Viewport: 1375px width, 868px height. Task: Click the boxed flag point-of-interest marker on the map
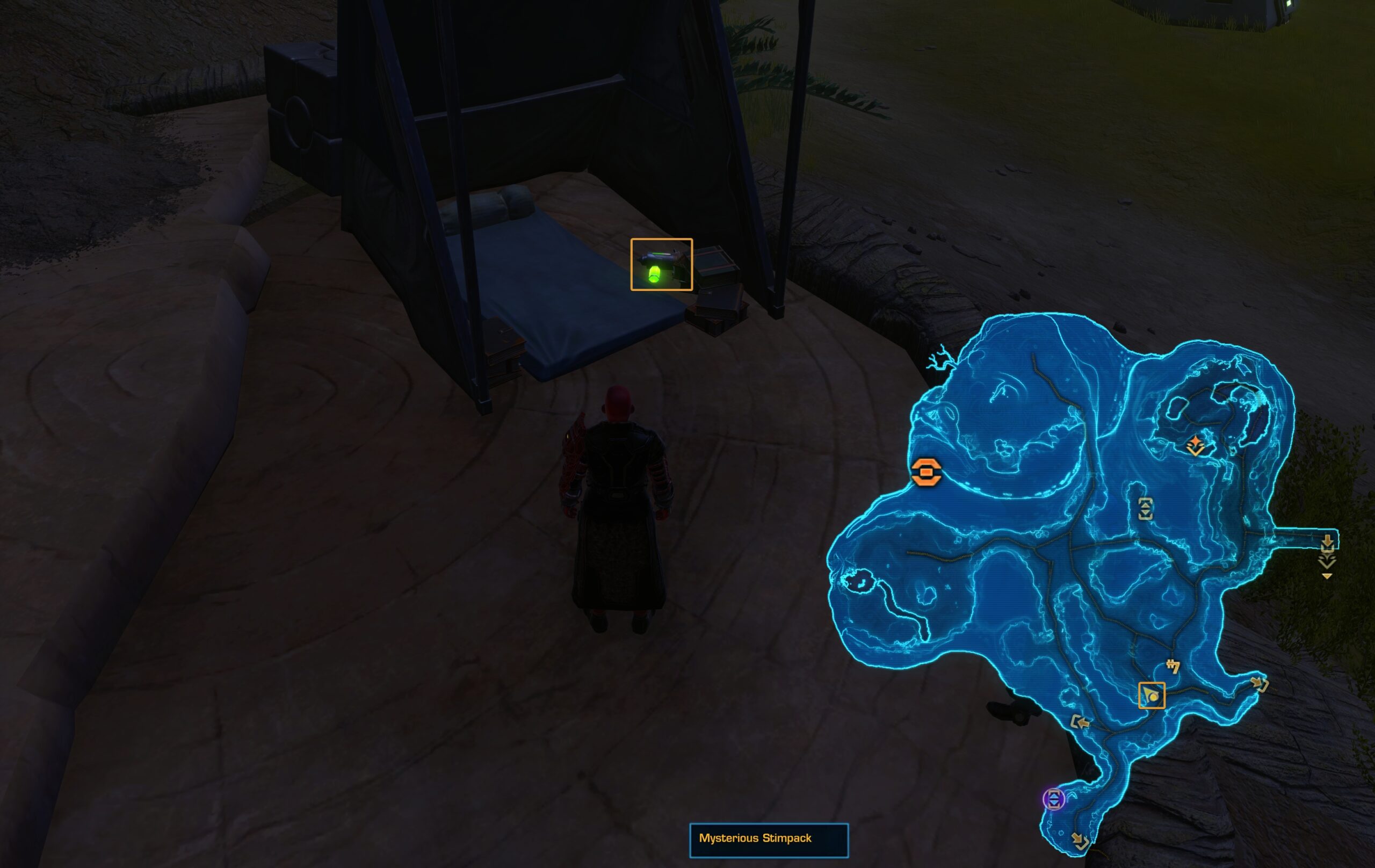pyautogui.click(x=1152, y=696)
